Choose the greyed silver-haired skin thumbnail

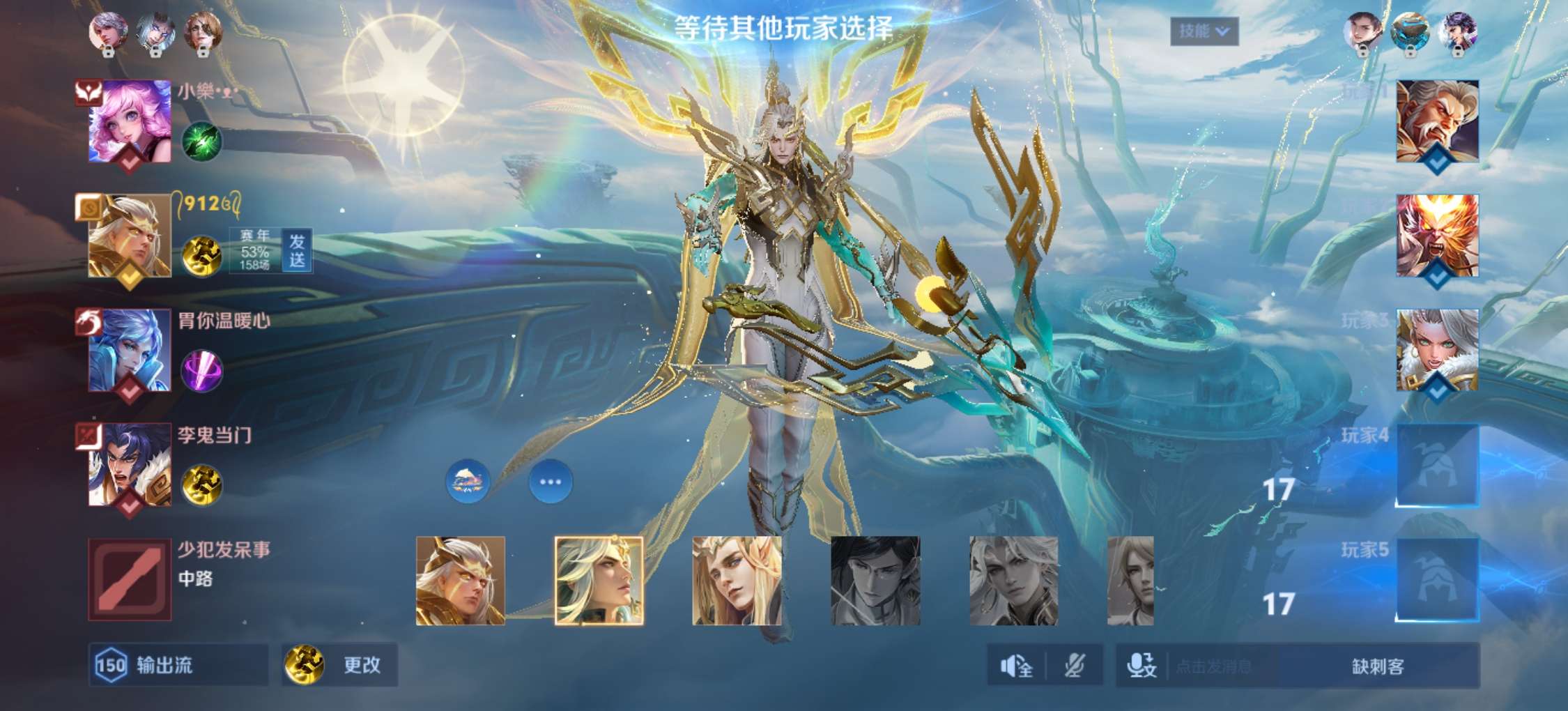(1013, 581)
